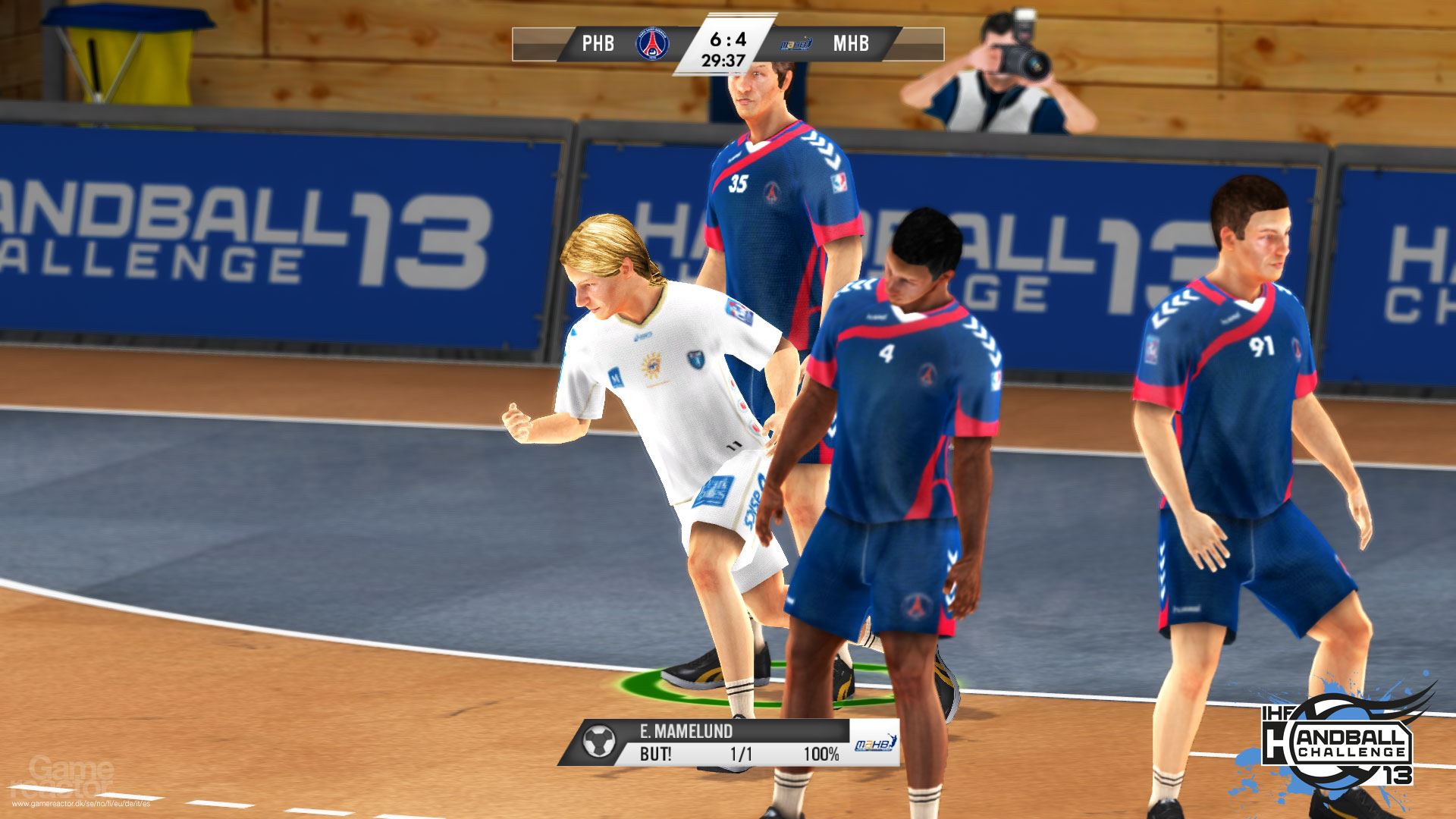Select the PHB team label
This screenshot has width=1456, height=819.
pos(598,43)
